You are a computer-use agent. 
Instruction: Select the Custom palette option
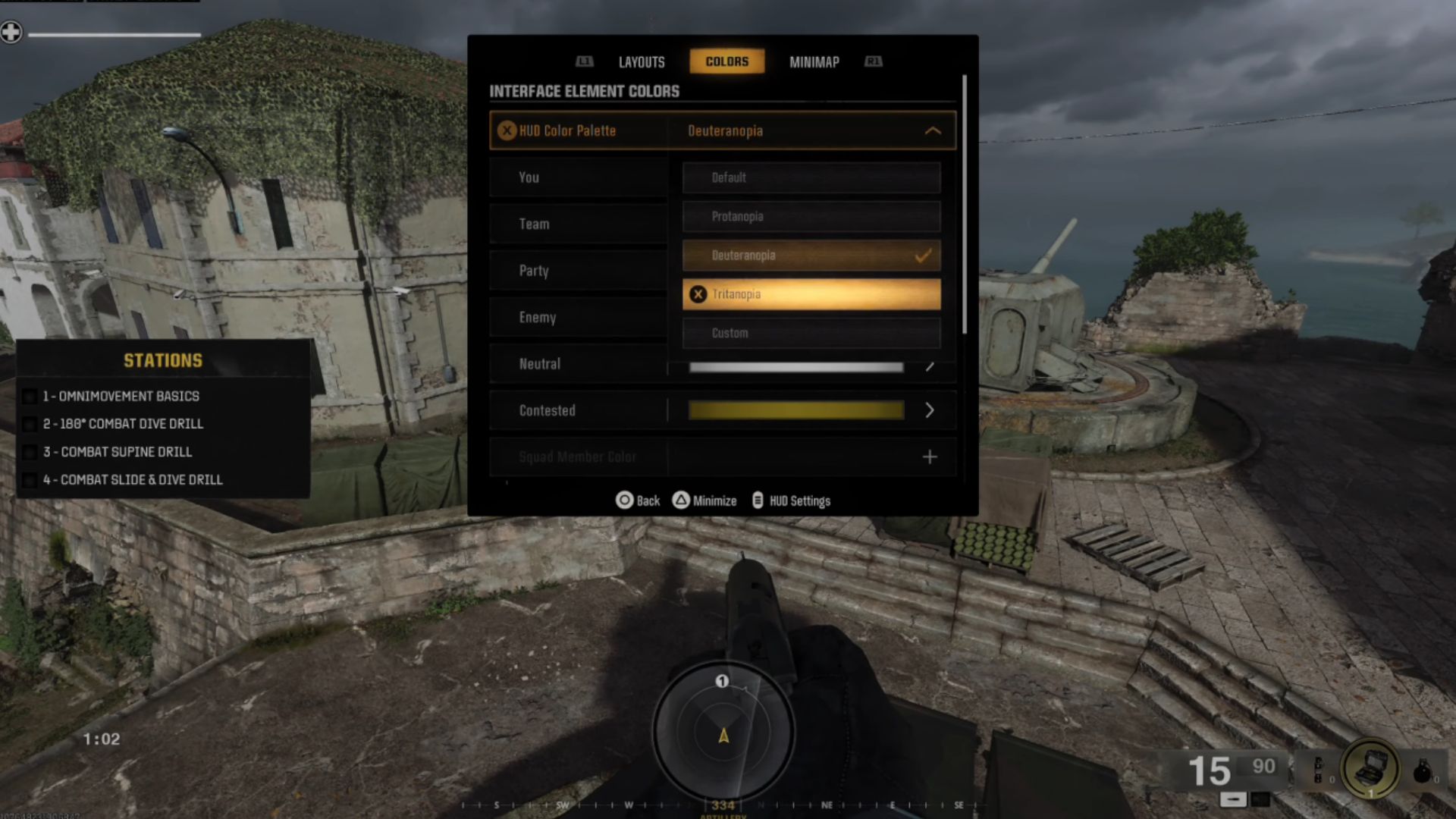pos(811,333)
